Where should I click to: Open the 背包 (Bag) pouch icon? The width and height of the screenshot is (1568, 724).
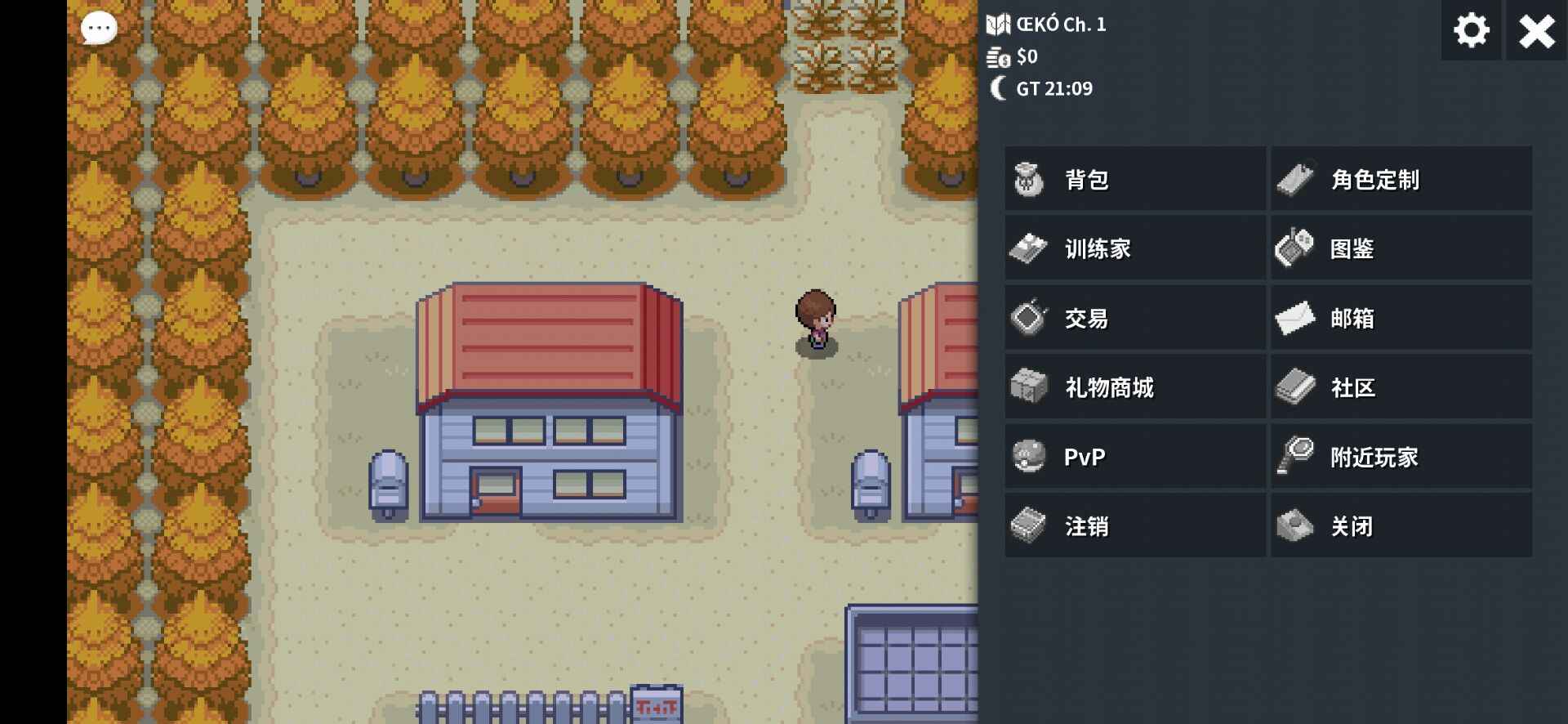(1030, 179)
